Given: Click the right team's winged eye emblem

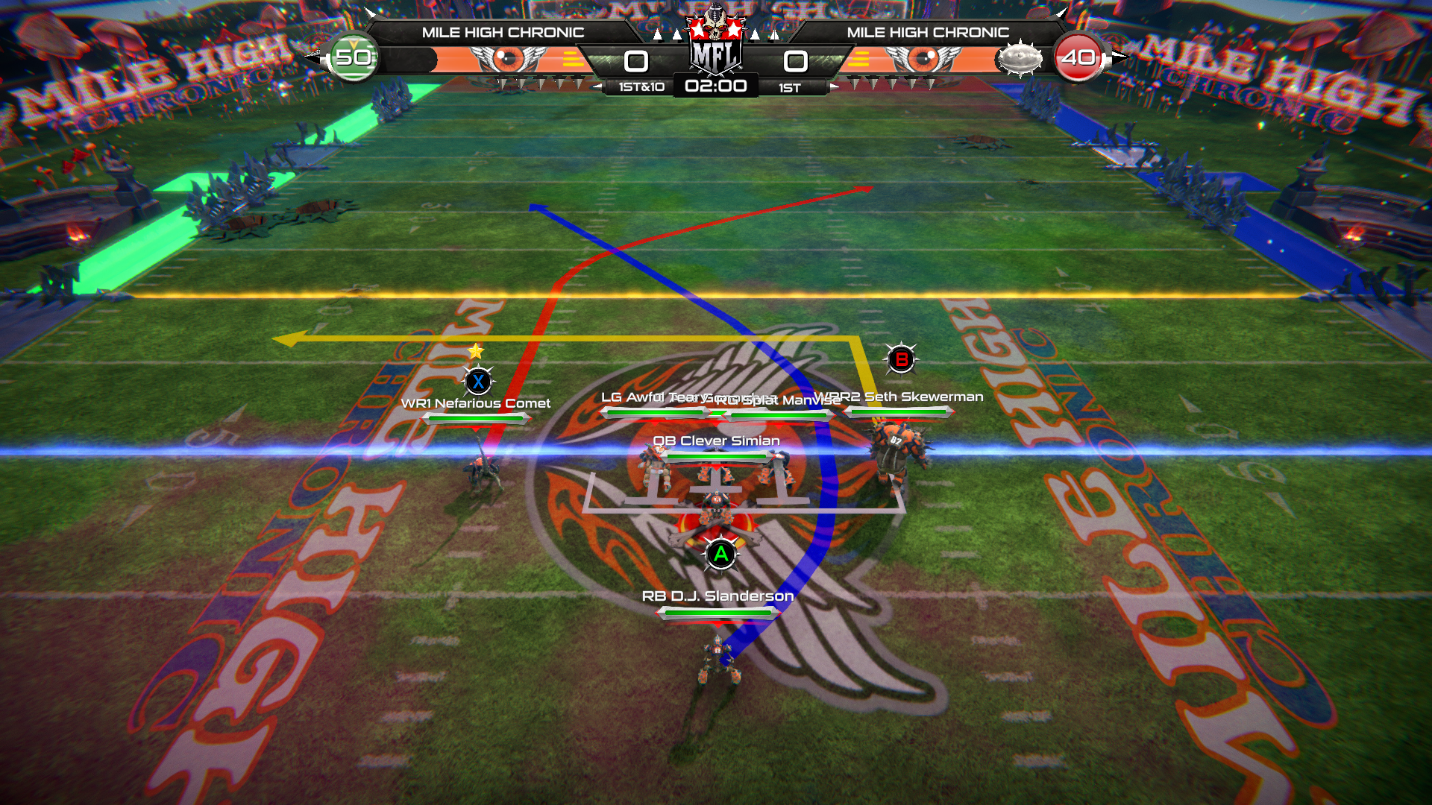Looking at the screenshot, I should [923, 58].
